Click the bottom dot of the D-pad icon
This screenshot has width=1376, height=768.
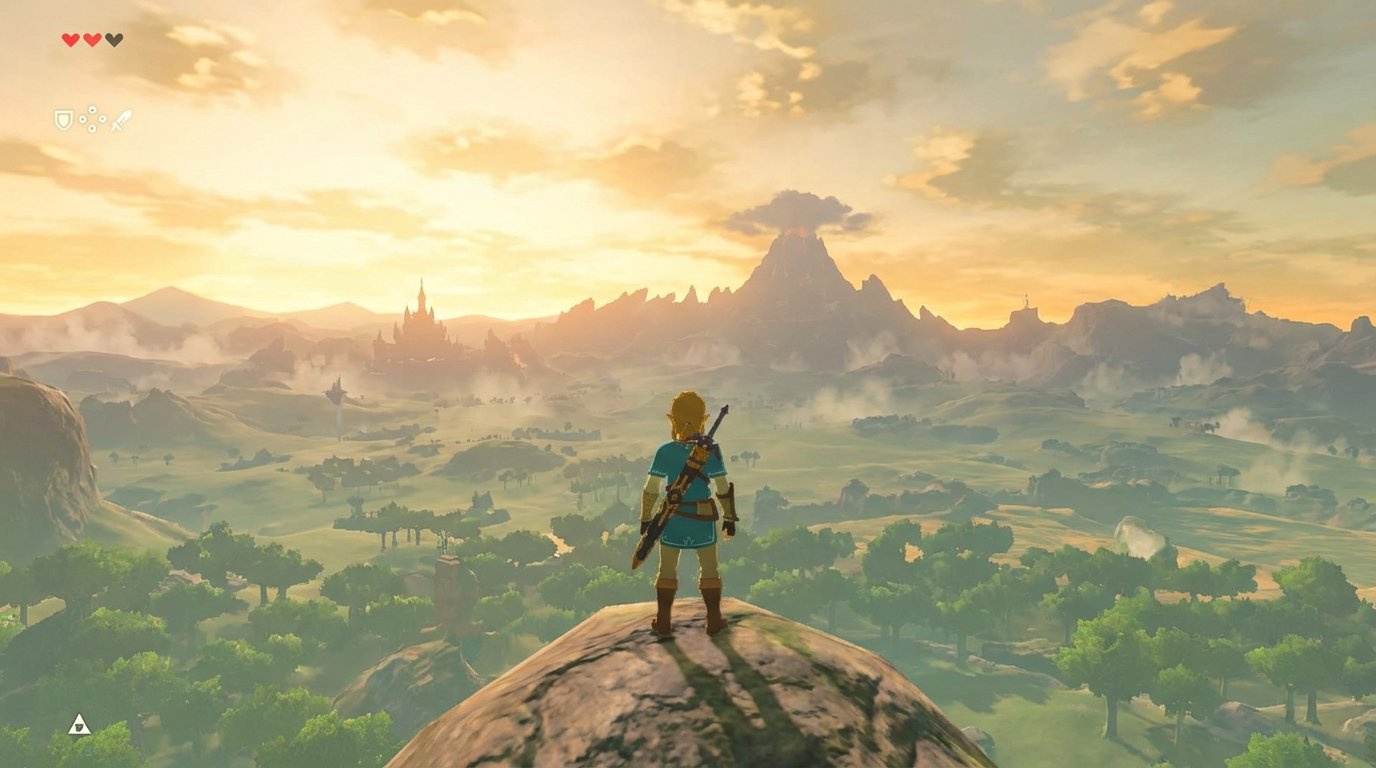[92, 128]
